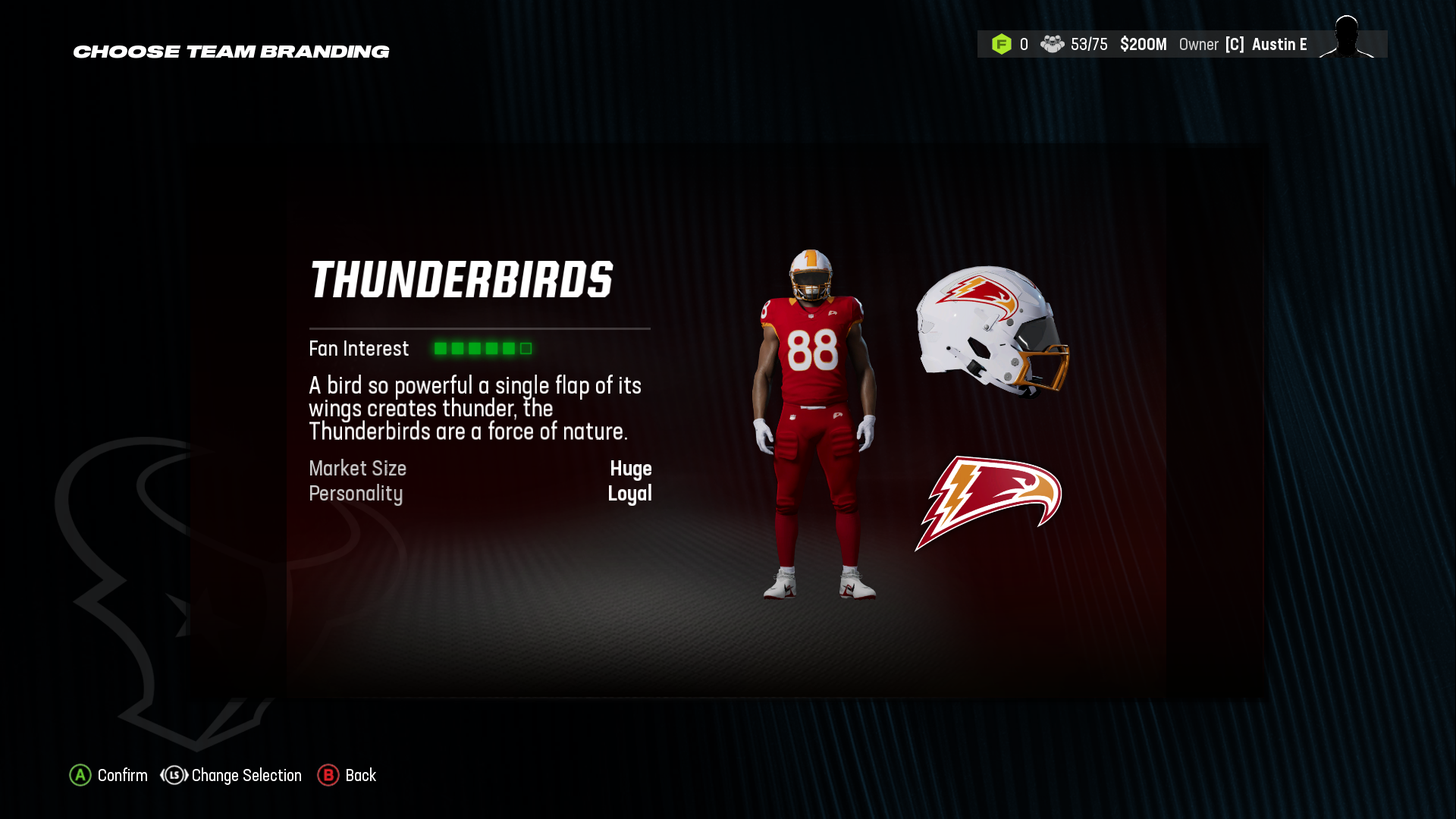
Task: Click the B Back button icon
Action: tap(328, 775)
